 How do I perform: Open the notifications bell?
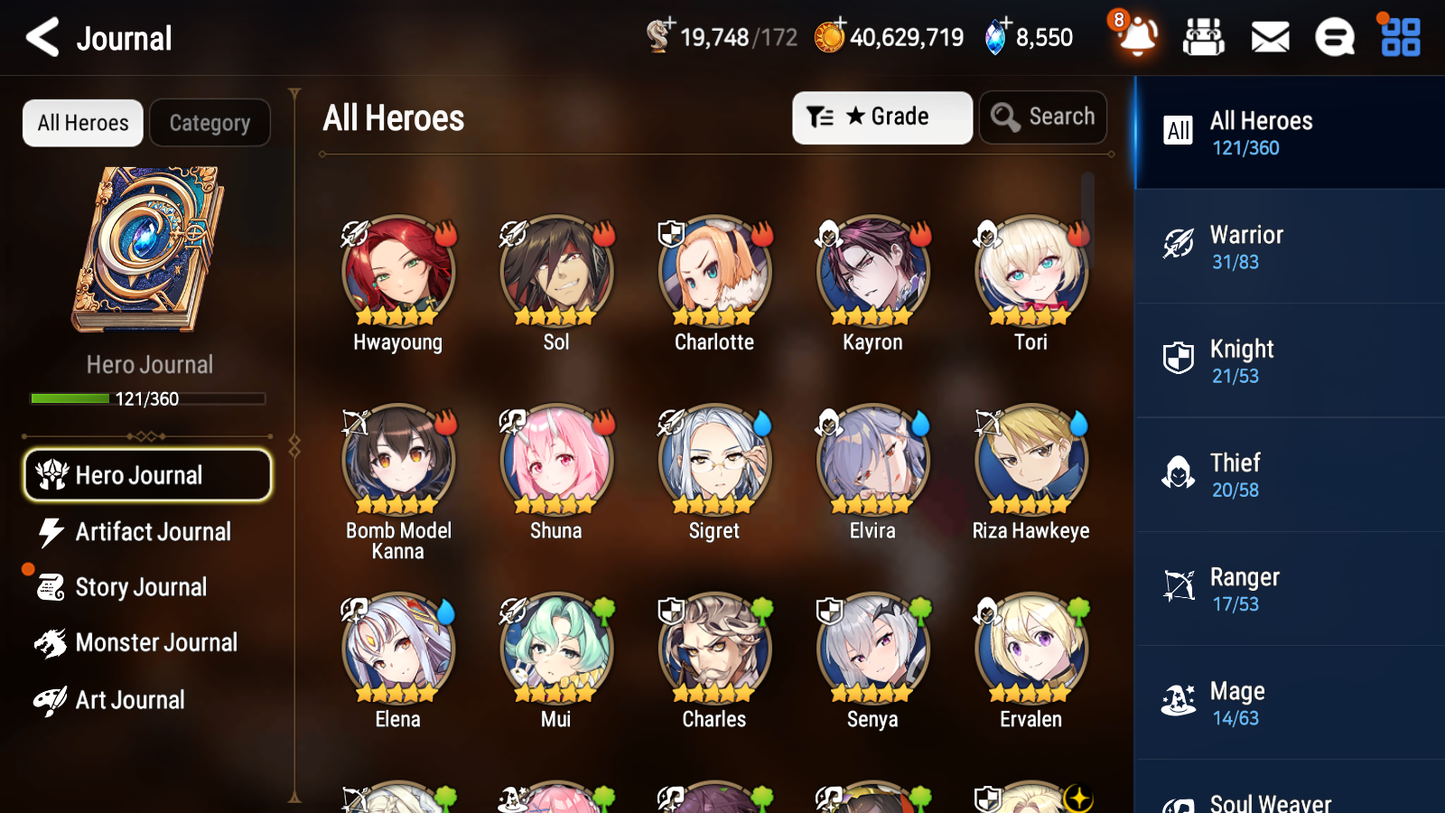point(1135,37)
